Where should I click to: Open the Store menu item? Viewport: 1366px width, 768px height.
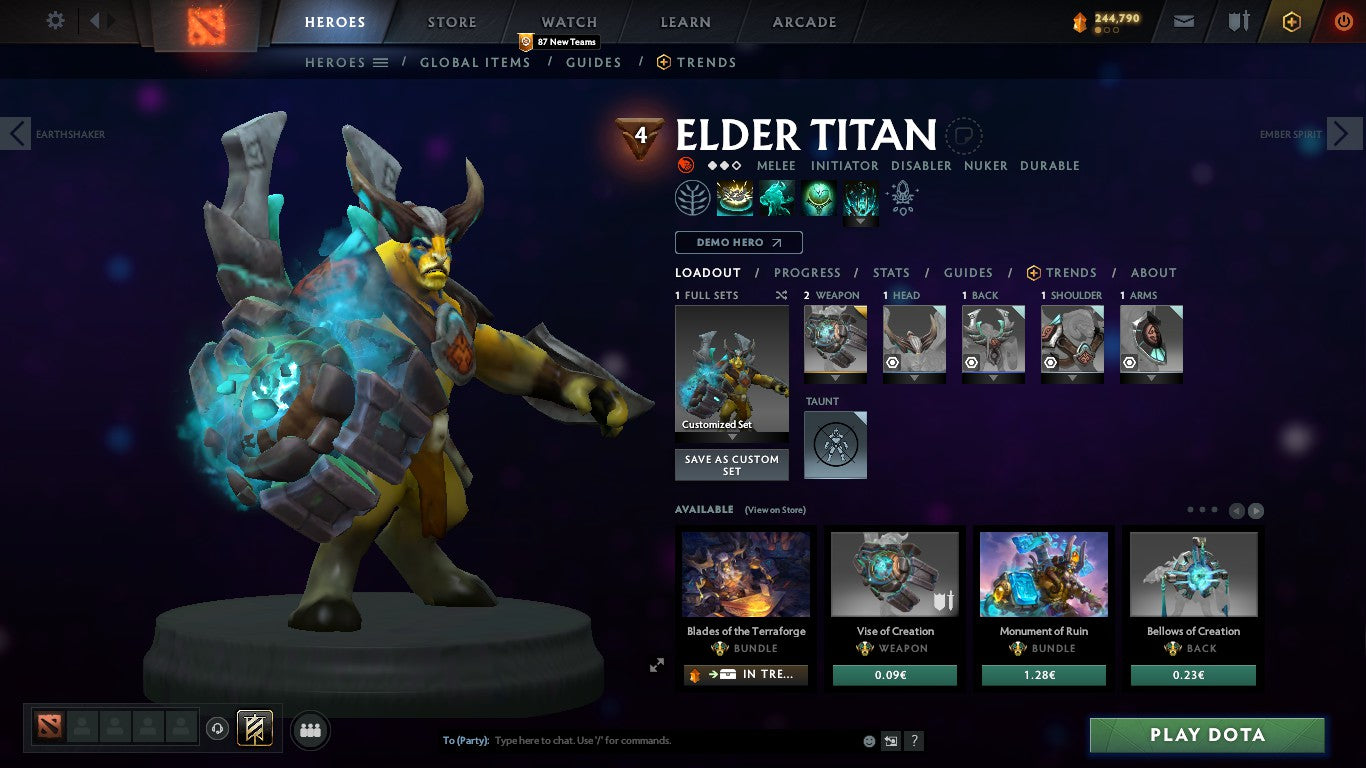click(451, 21)
